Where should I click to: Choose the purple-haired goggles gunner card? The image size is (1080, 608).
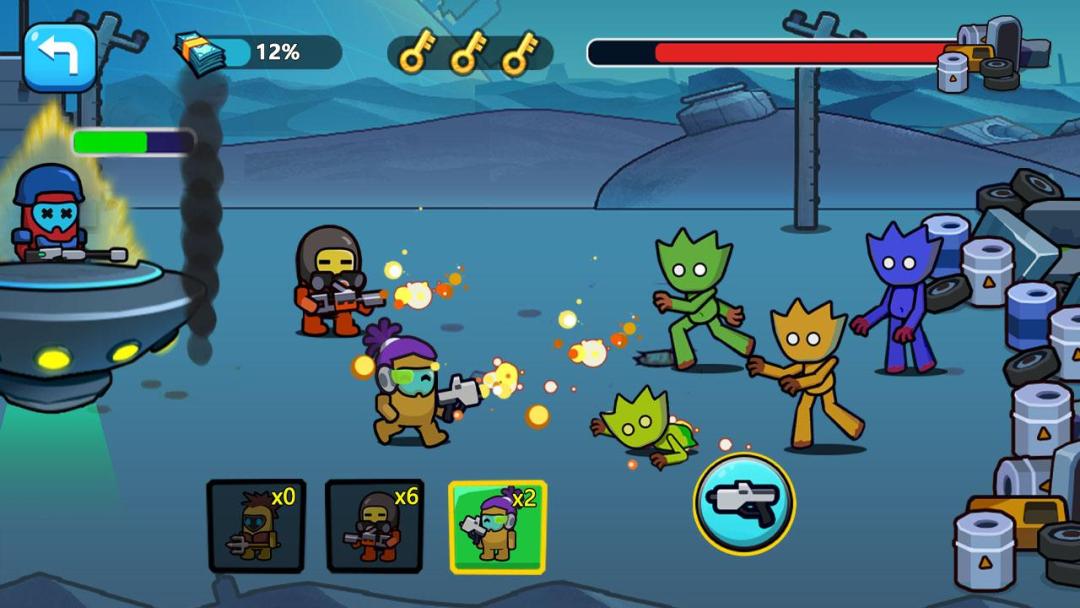497,526
